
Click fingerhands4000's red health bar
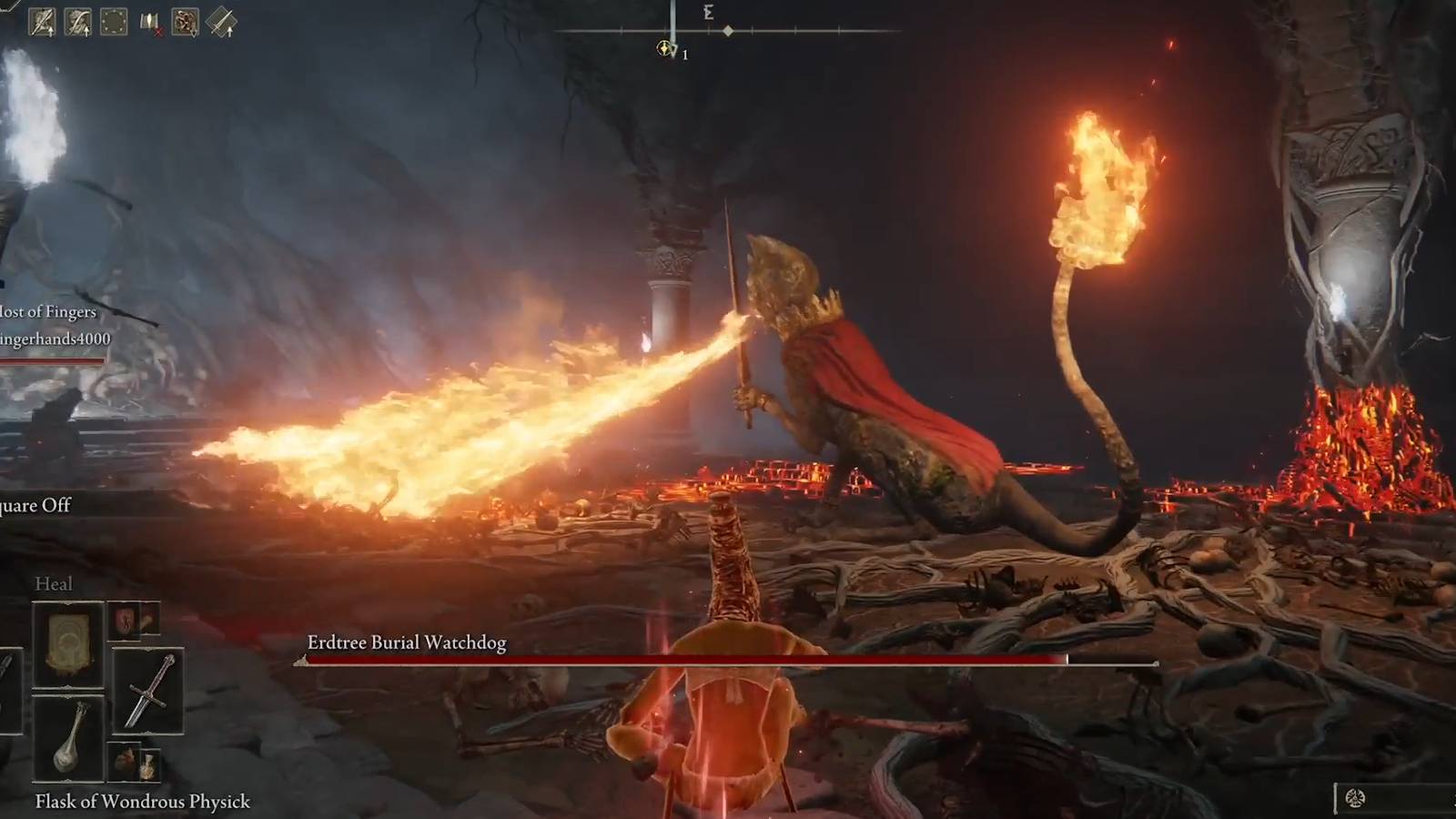tap(50, 362)
